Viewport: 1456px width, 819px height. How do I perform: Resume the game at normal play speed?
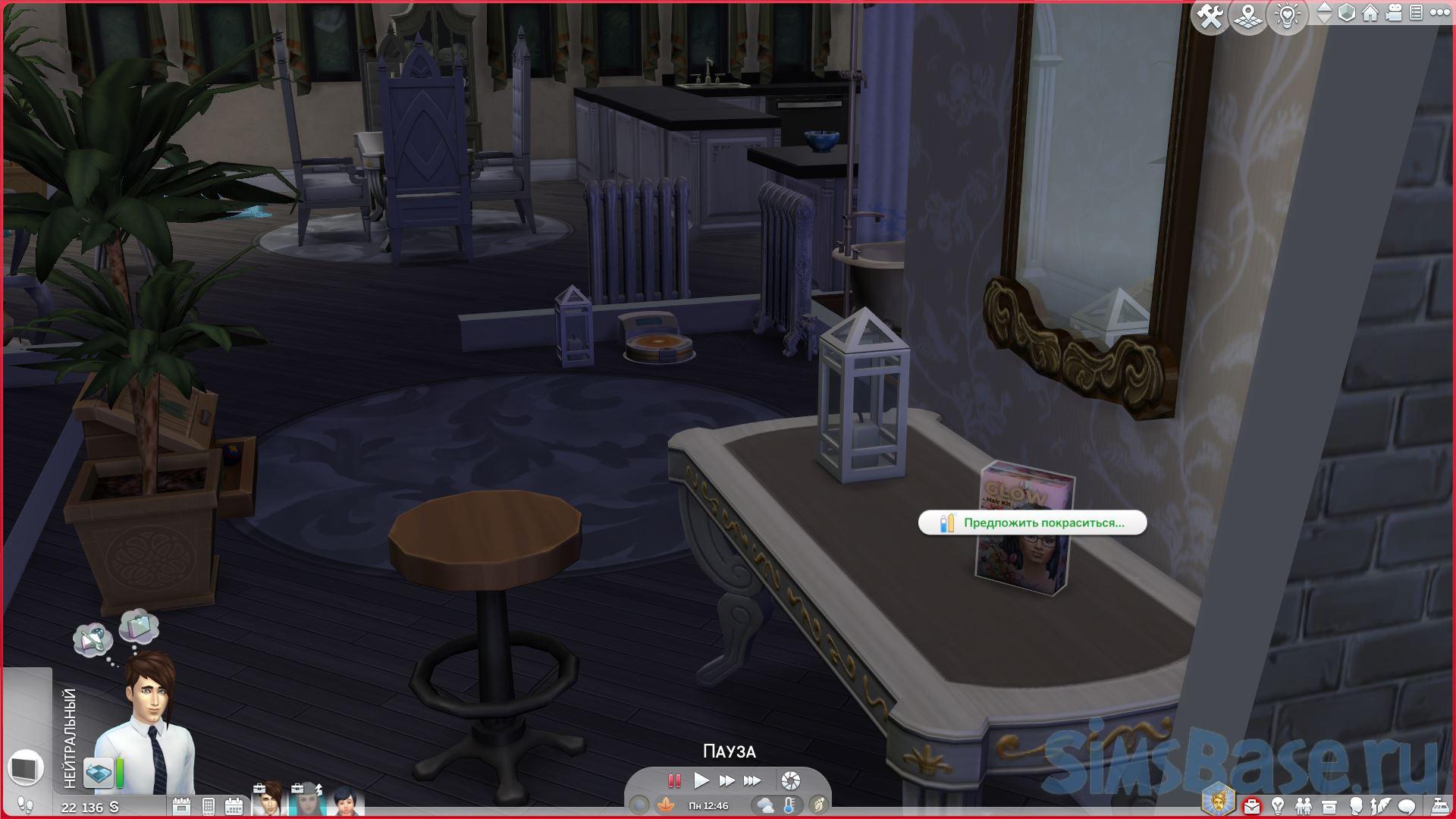pyautogui.click(x=701, y=780)
